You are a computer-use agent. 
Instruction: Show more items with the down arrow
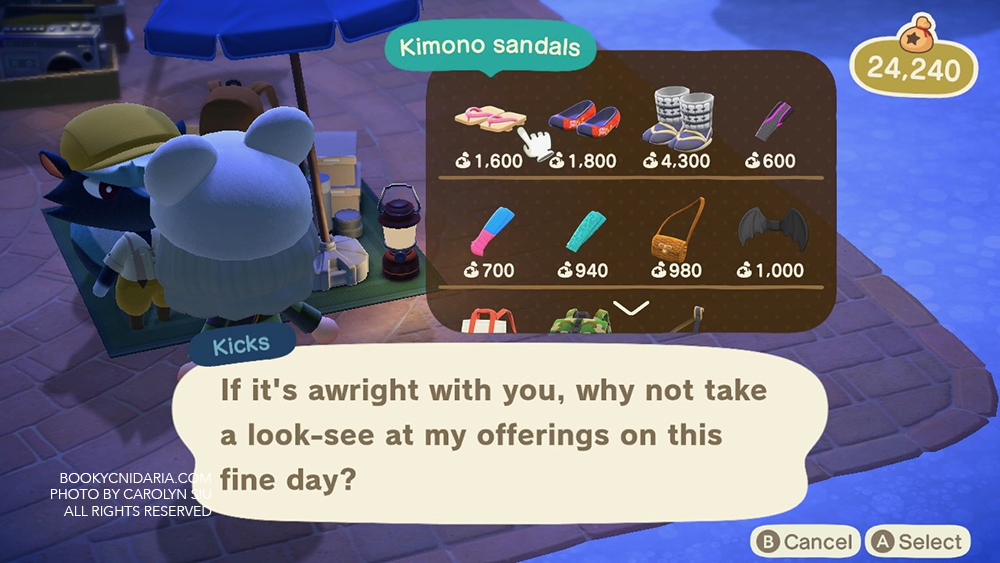point(631,308)
